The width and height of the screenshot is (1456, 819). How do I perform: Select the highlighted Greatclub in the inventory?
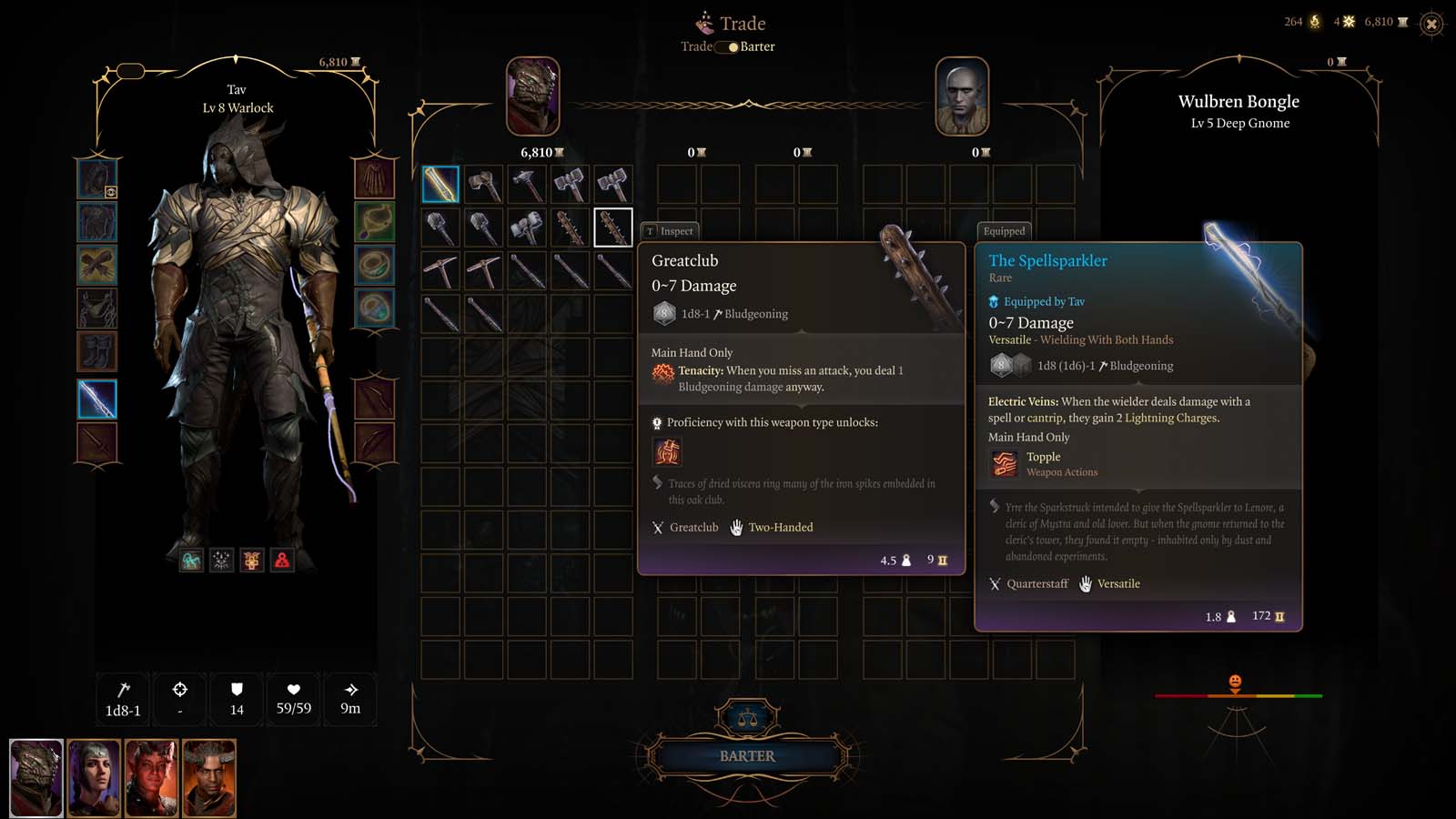tap(613, 227)
